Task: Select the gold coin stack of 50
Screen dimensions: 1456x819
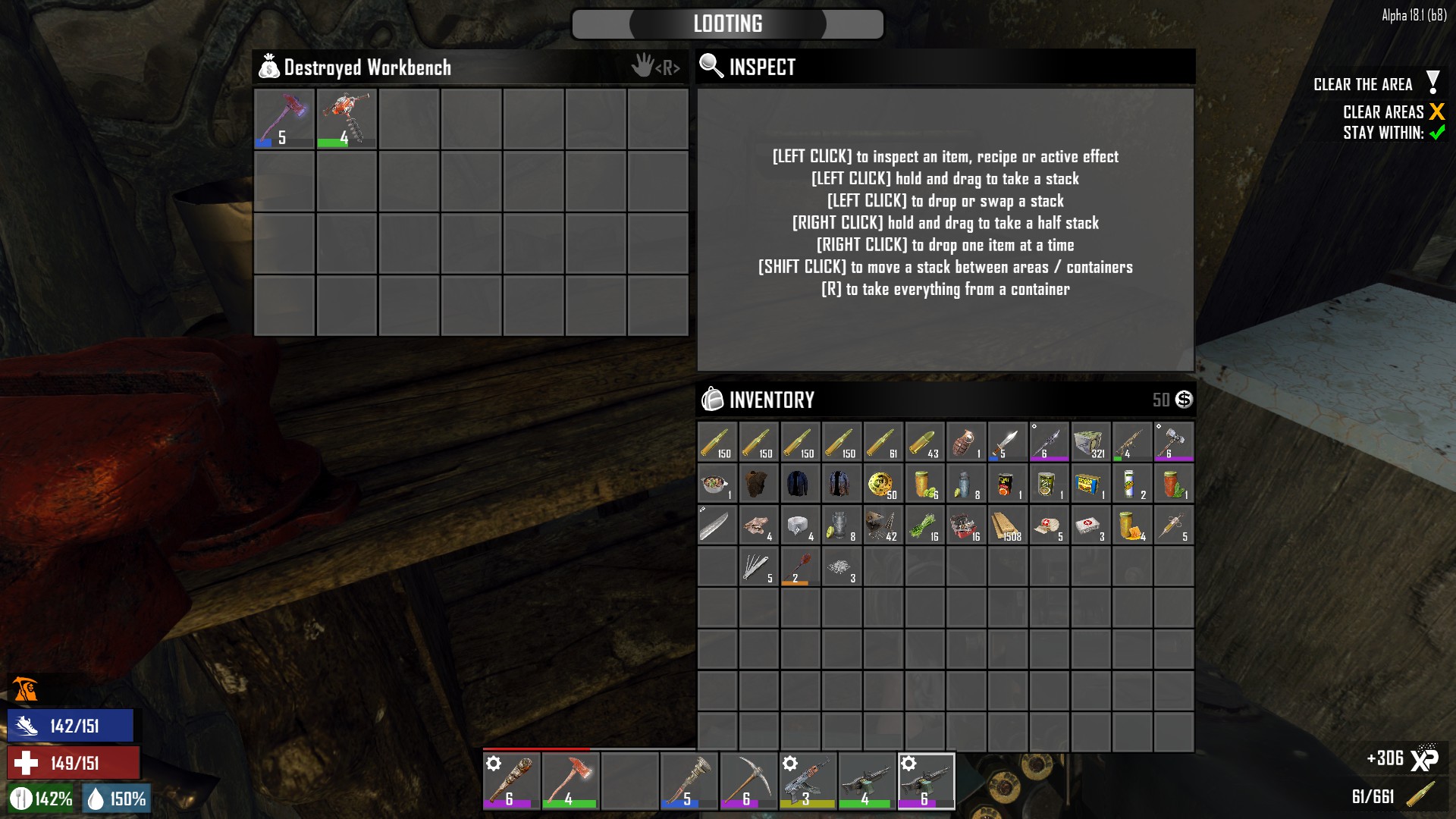Action: [x=883, y=484]
